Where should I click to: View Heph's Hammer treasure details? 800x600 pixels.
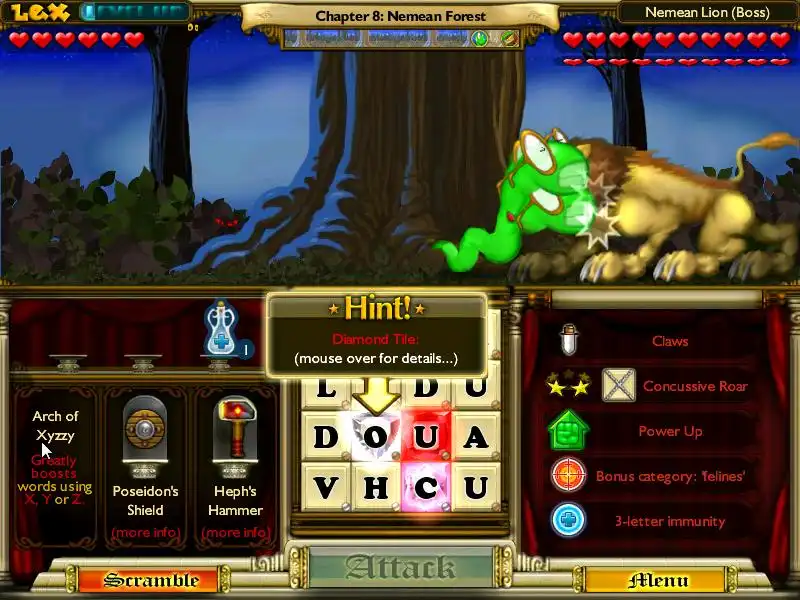[x=237, y=532]
